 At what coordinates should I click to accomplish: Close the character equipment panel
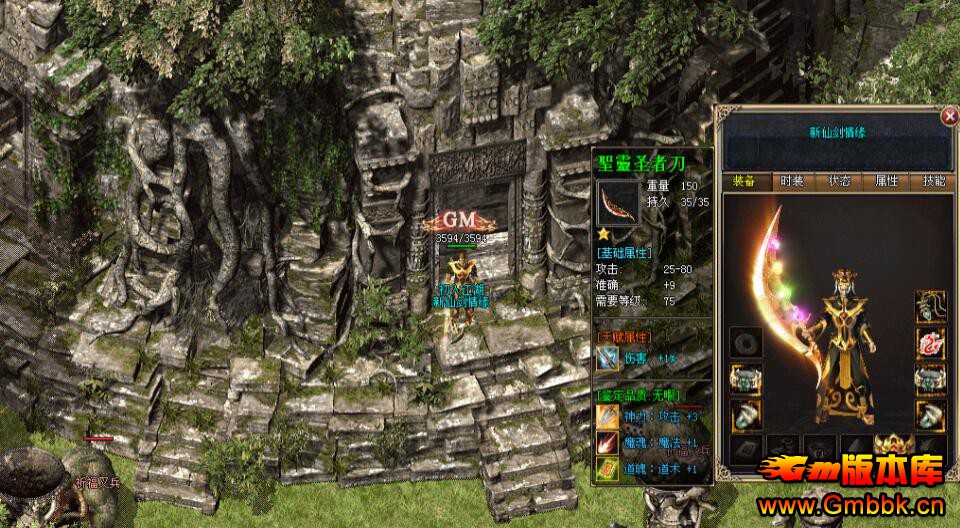point(949,116)
